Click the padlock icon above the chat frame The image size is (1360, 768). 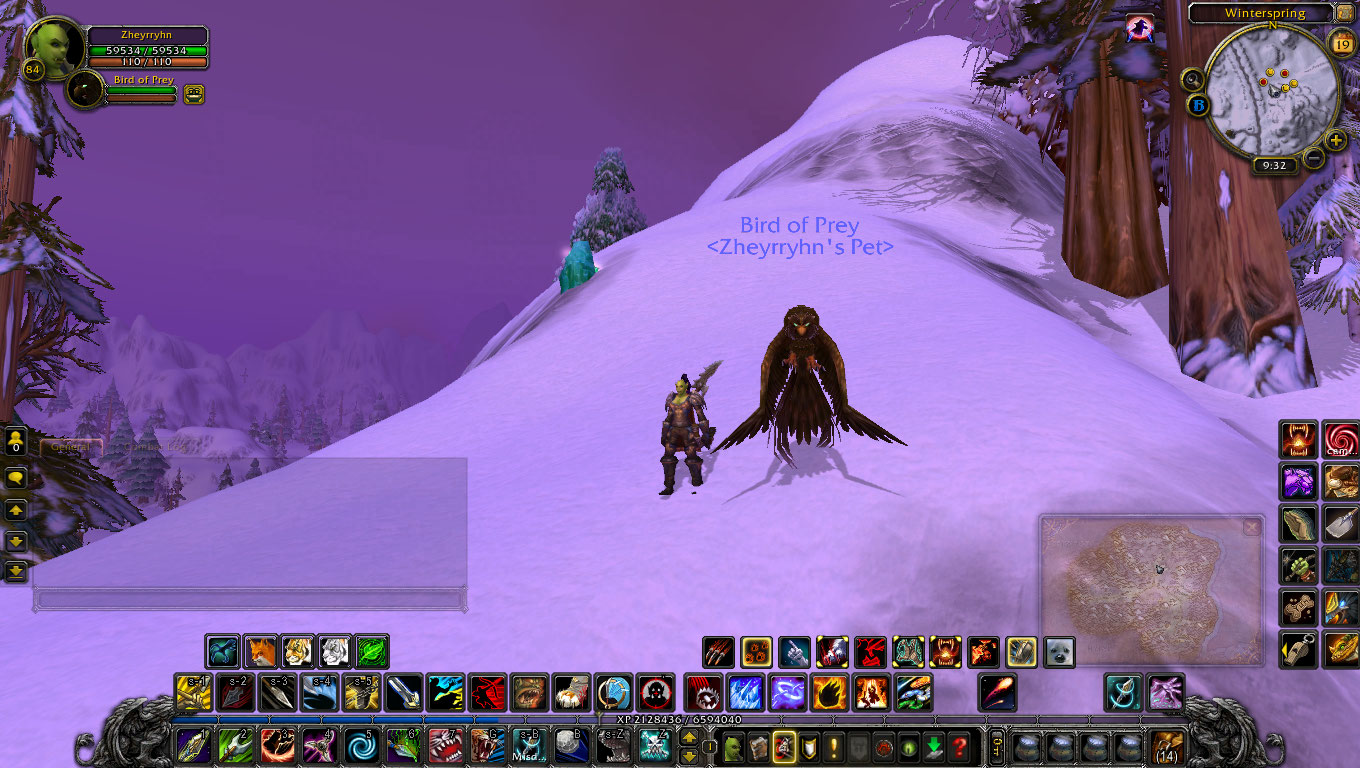pyautogui.click(x=14, y=440)
